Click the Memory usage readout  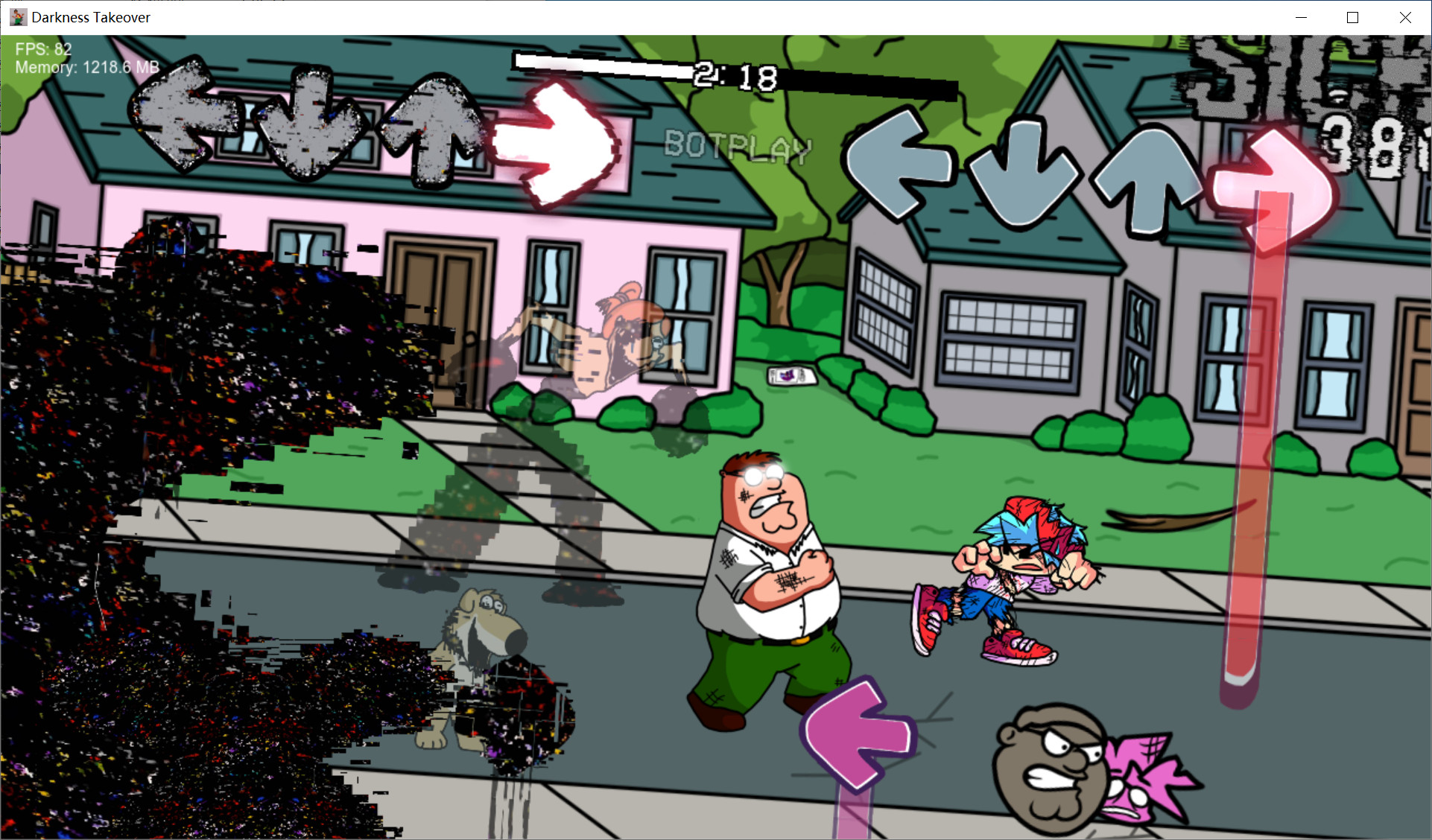pyautogui.click(x=87, y=67)
